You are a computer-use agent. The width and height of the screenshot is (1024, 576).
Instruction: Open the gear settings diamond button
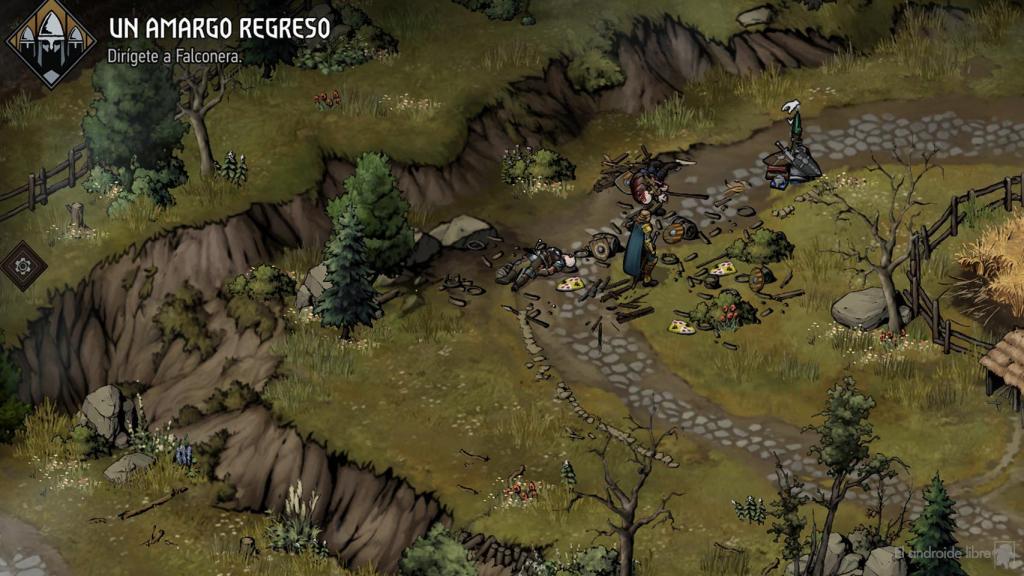point(23,265)
